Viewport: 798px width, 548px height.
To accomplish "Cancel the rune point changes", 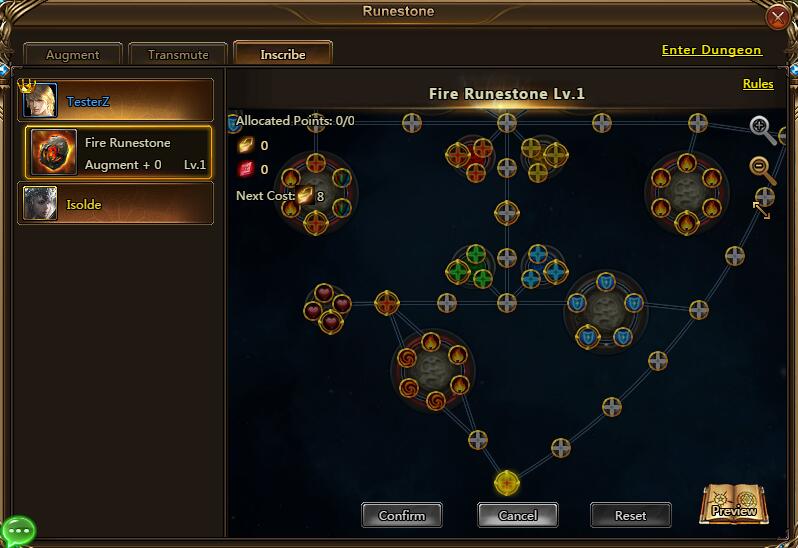I will coord(517,515).
